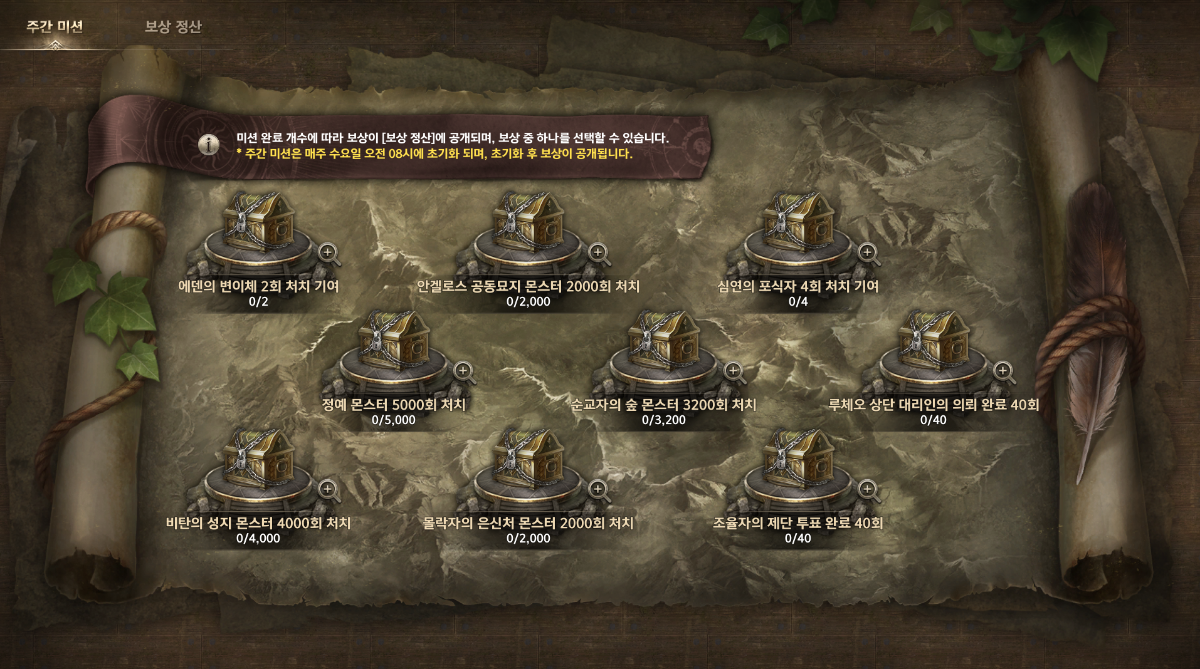Inspect the 심연의 포식자 reward with magnifier
The height and width of the screenshot is (669, 1200).
pyautogui.click(x=868, y=254)
